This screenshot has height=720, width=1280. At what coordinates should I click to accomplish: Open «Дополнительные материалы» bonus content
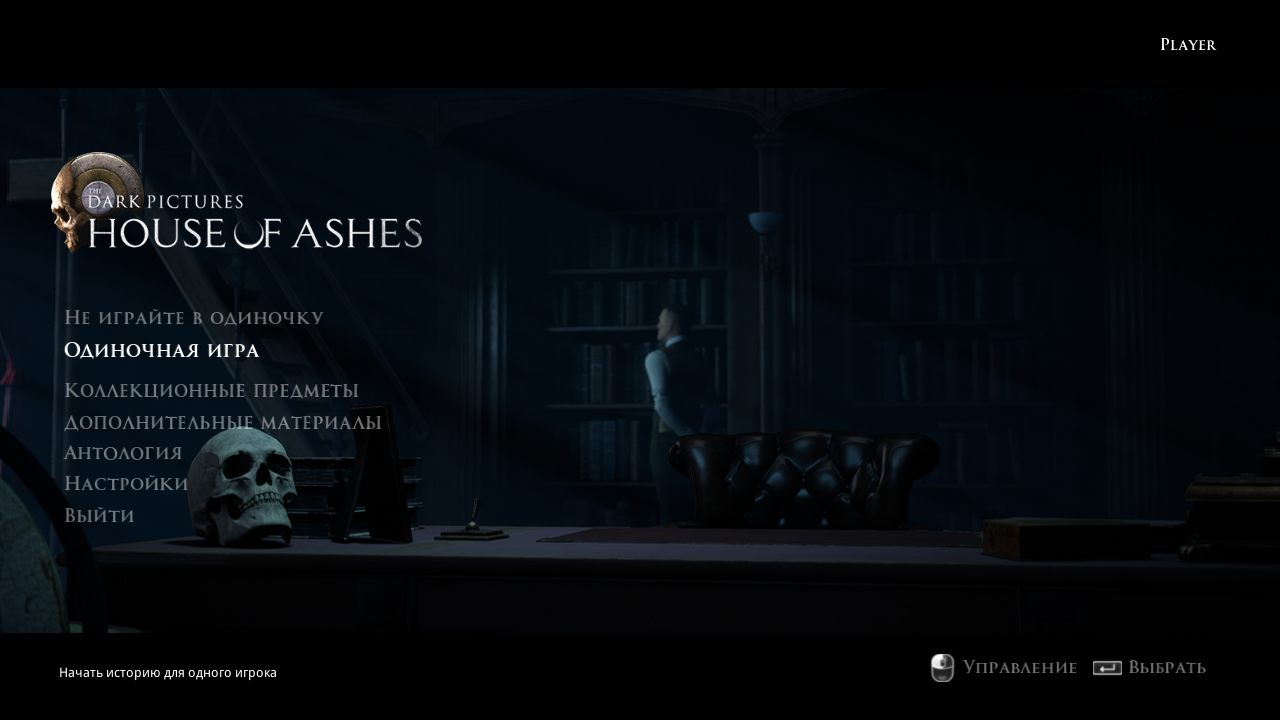tap(222, 422)
